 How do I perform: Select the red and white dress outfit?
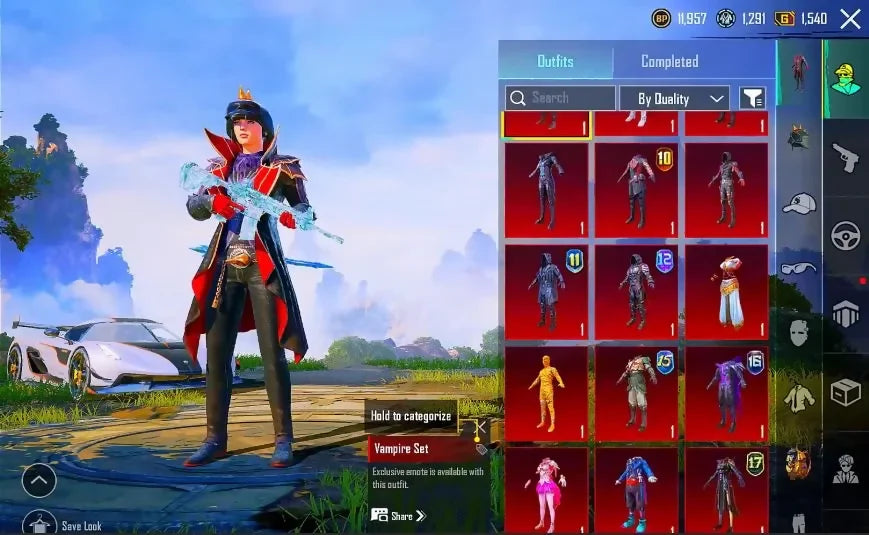click(x=726, y=291)
